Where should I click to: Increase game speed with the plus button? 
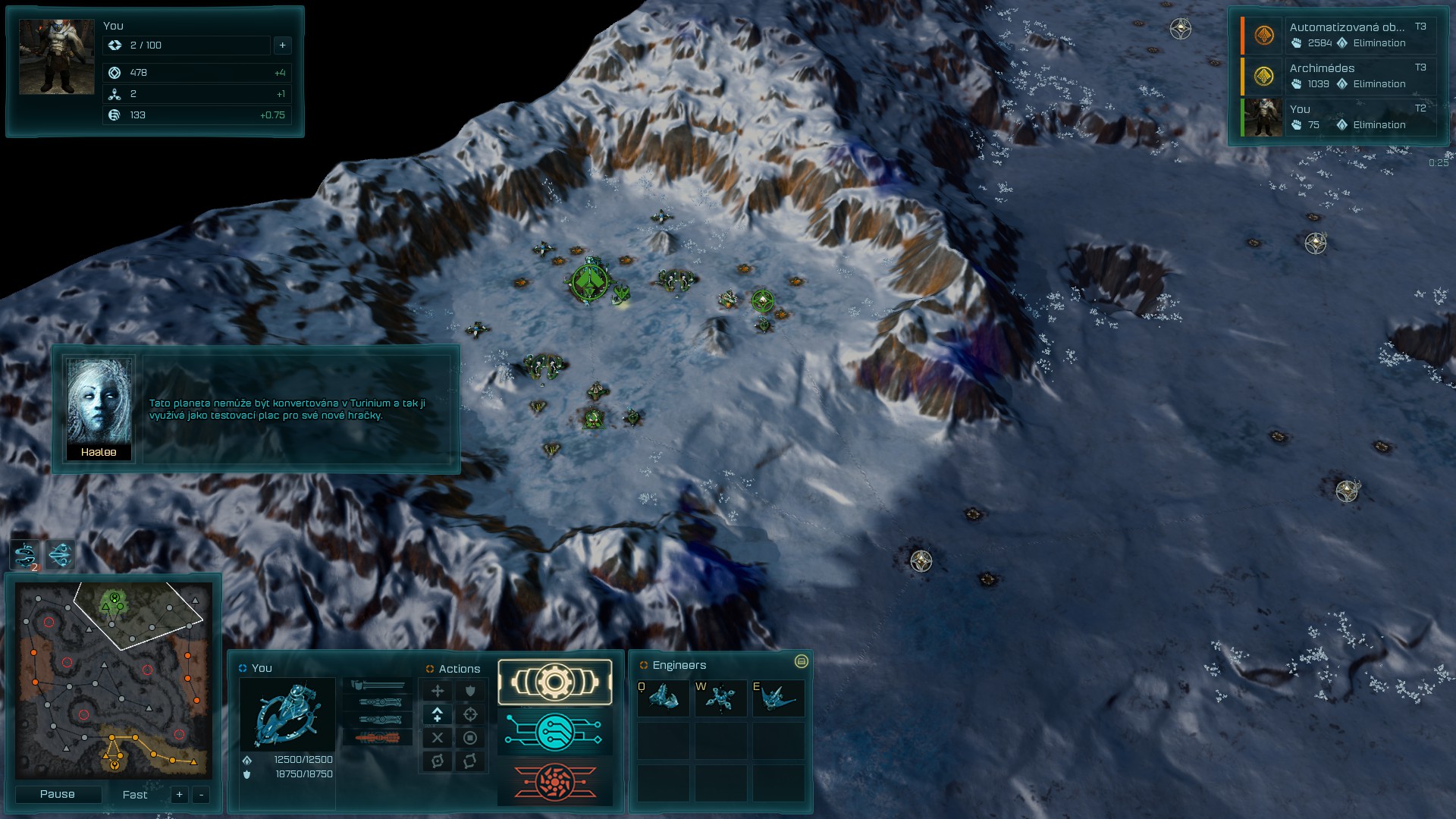pyautogui.click(x=180, y=795)
